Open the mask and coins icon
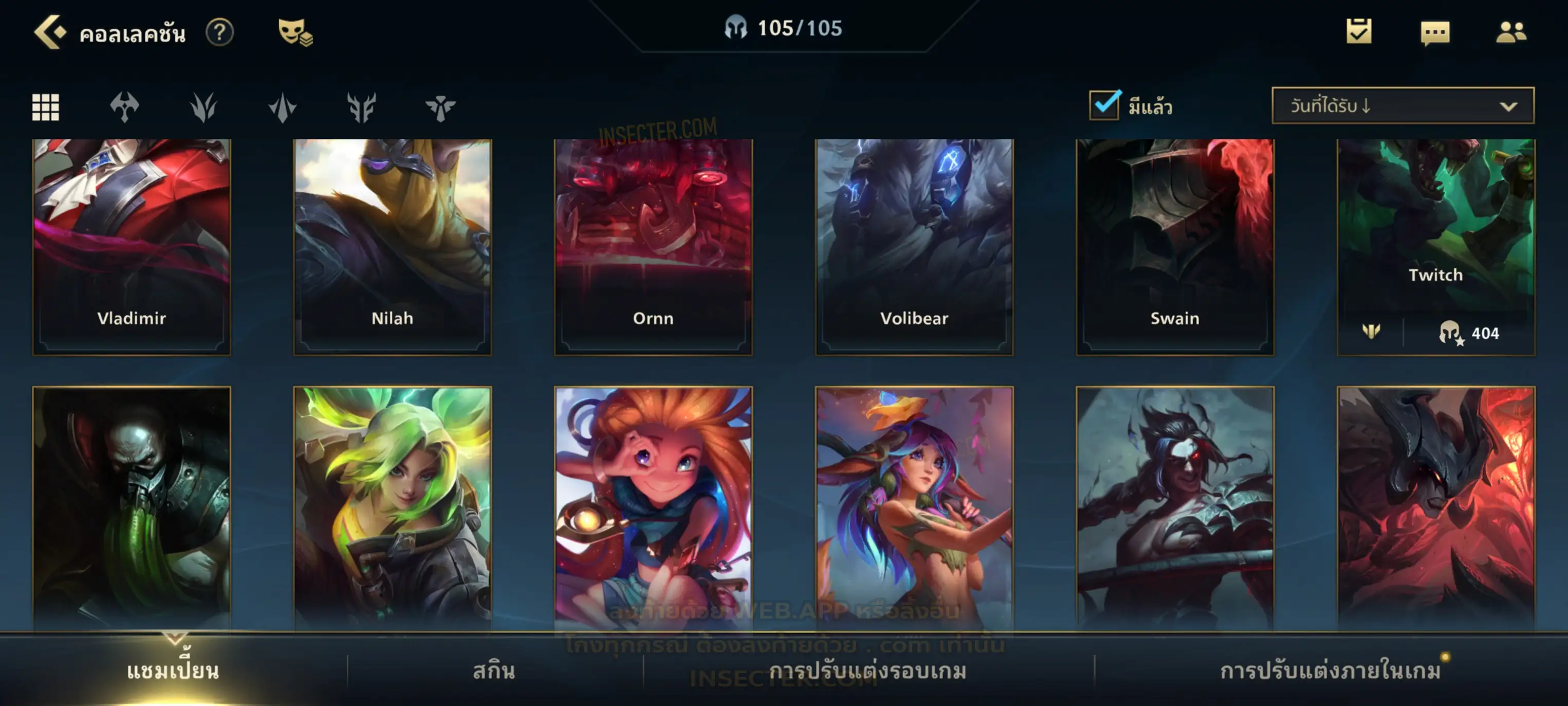 click(x=294, y=32)
